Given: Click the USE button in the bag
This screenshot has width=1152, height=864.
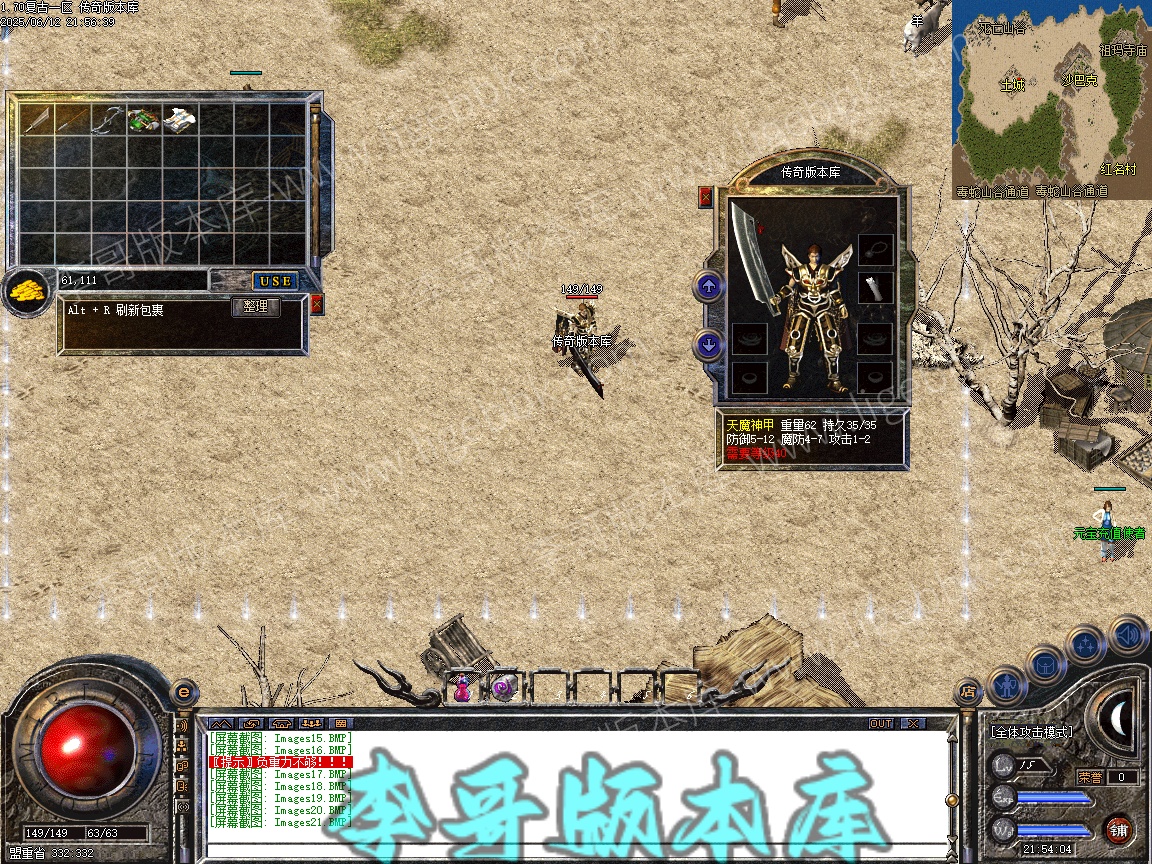Looking at the screenshot, I should point(274,281).
